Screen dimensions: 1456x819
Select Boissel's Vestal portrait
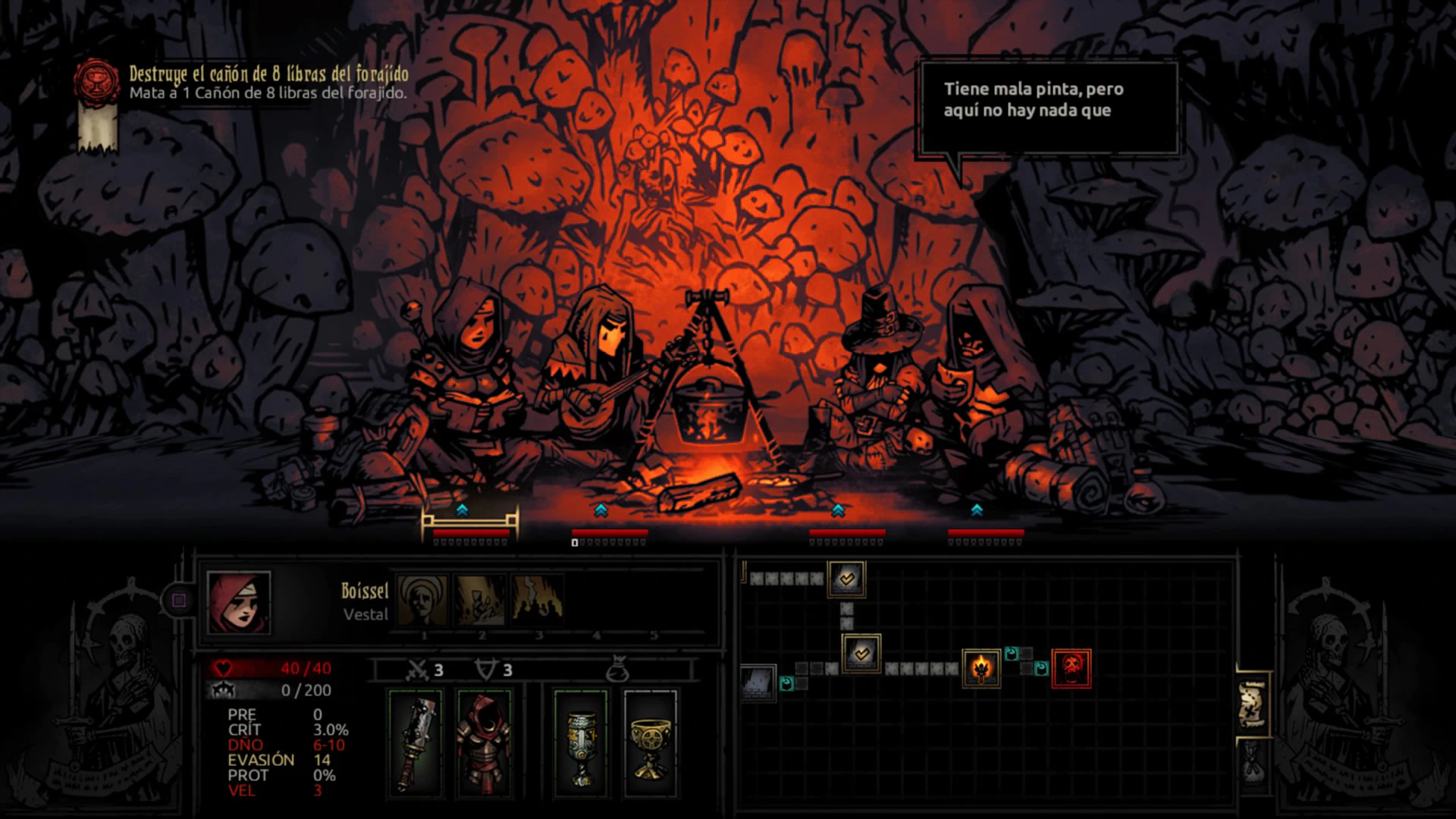tap(239, 603)
